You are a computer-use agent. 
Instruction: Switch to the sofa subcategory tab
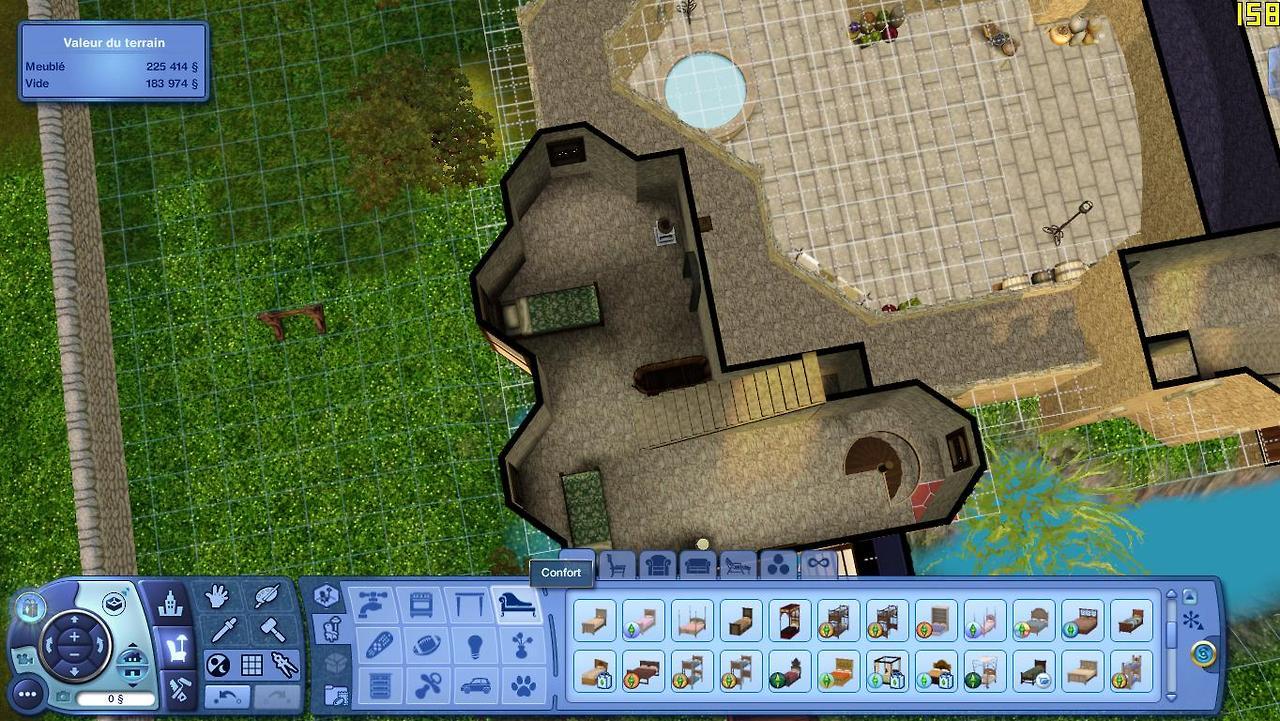pyautogui.click(x=698, y=566)
